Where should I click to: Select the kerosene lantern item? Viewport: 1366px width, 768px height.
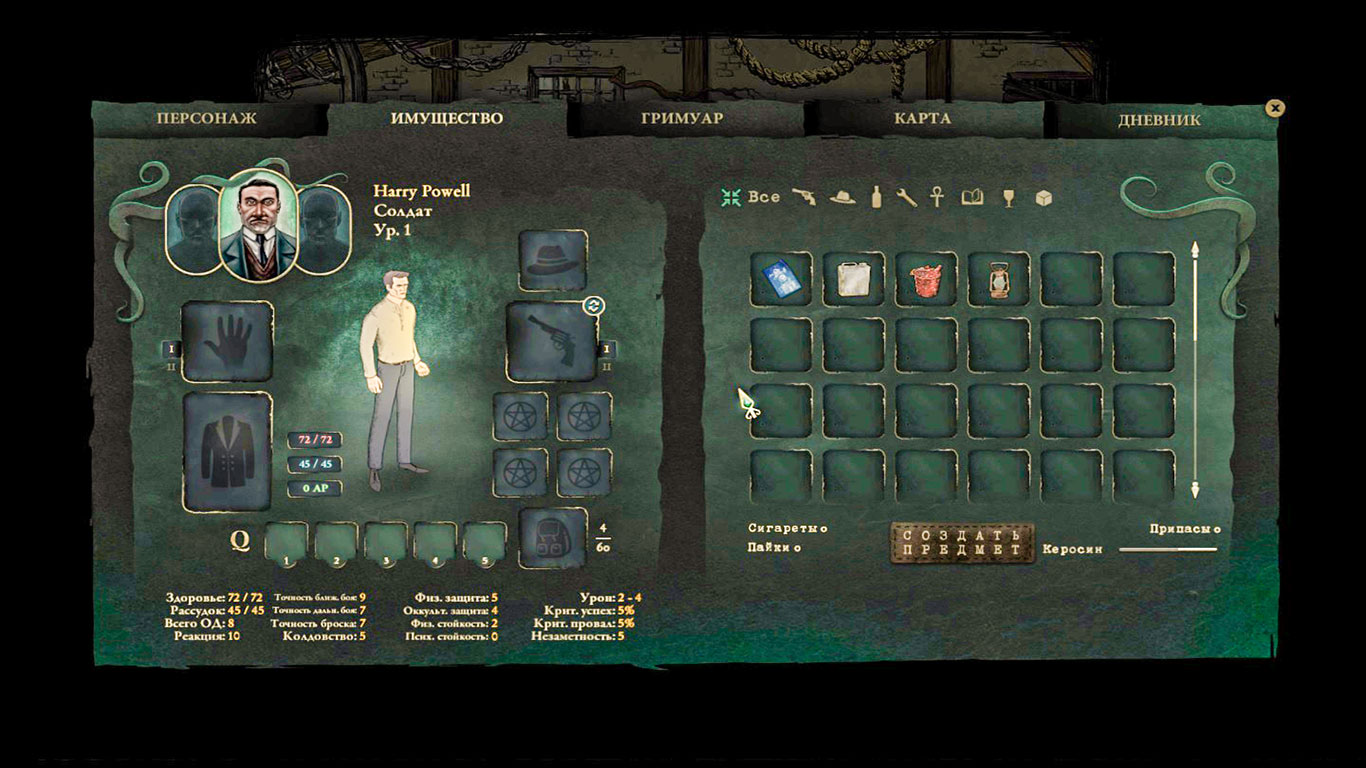click(x=998, y=278)
